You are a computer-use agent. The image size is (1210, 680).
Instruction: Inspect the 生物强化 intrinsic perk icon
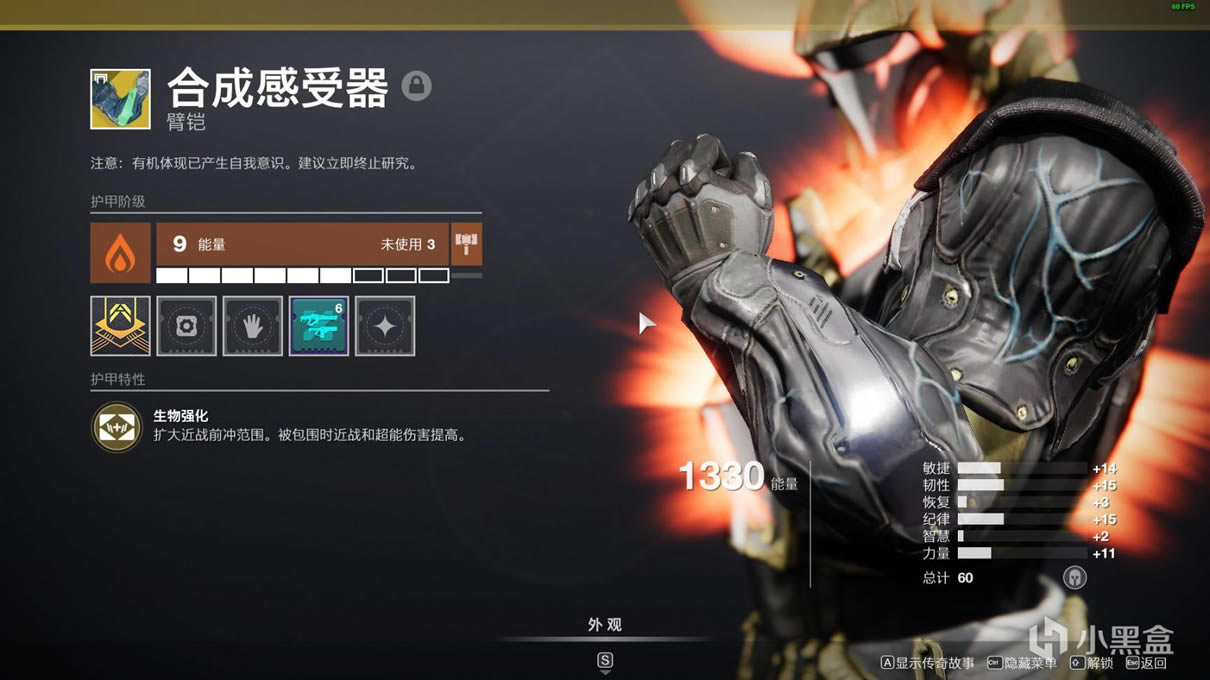click(x=117, y=427)
